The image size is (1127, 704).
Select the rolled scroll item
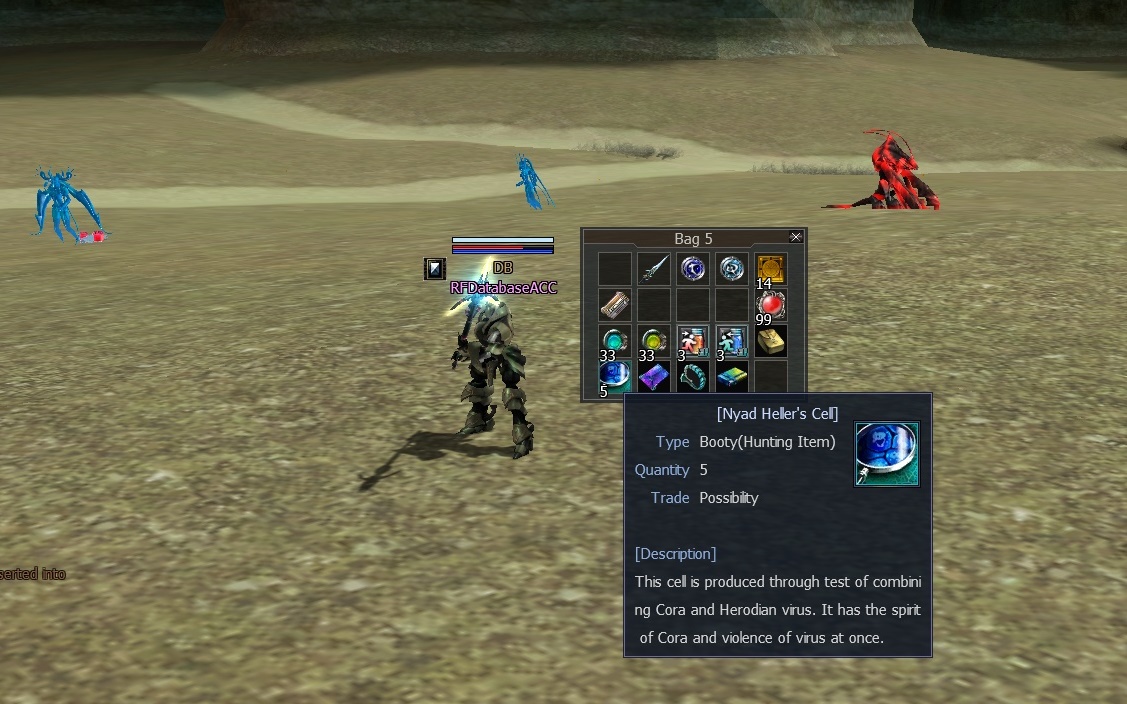point(615,305)
